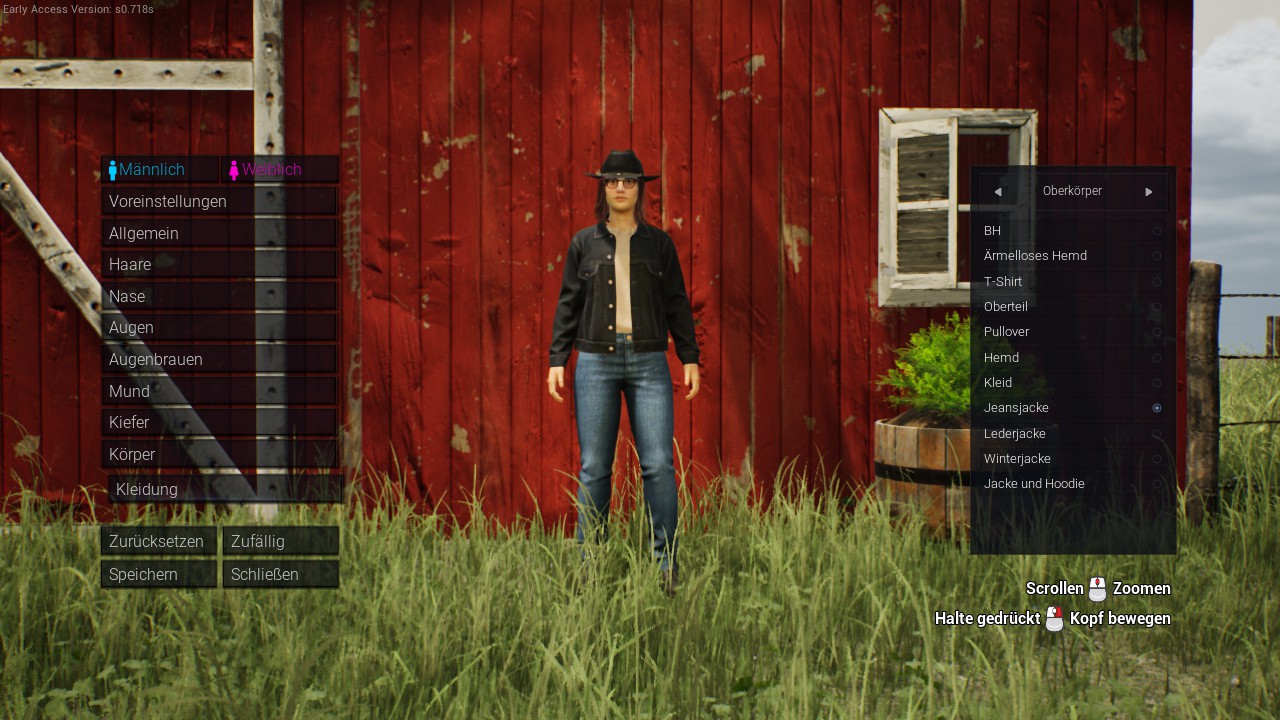Open the Augen category
The image size is (1280, 720).
[x=219, y=327]
